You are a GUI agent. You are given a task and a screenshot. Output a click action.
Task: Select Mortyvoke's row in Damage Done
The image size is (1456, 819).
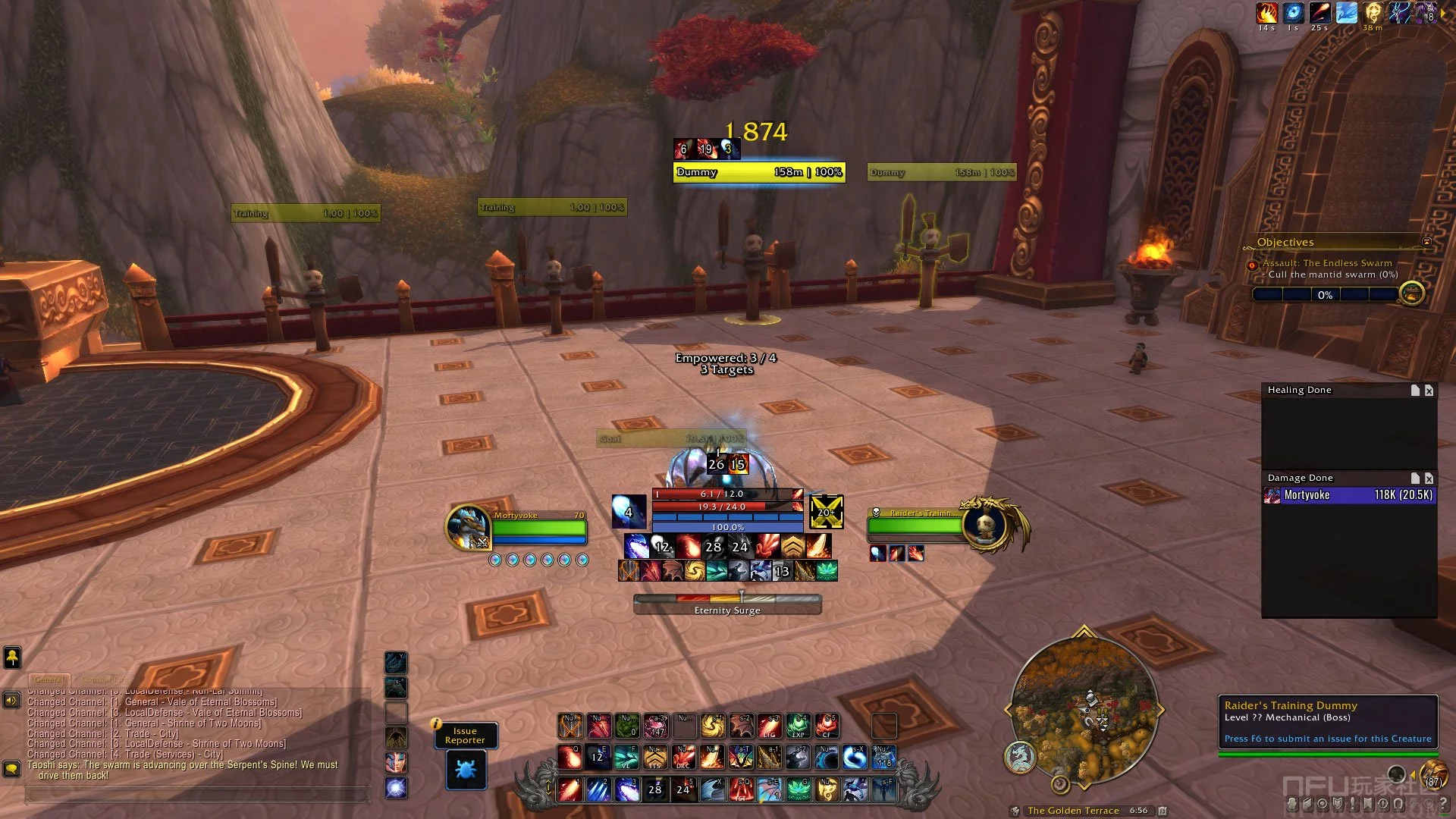pyautogui.click(x=1348, y=495)
